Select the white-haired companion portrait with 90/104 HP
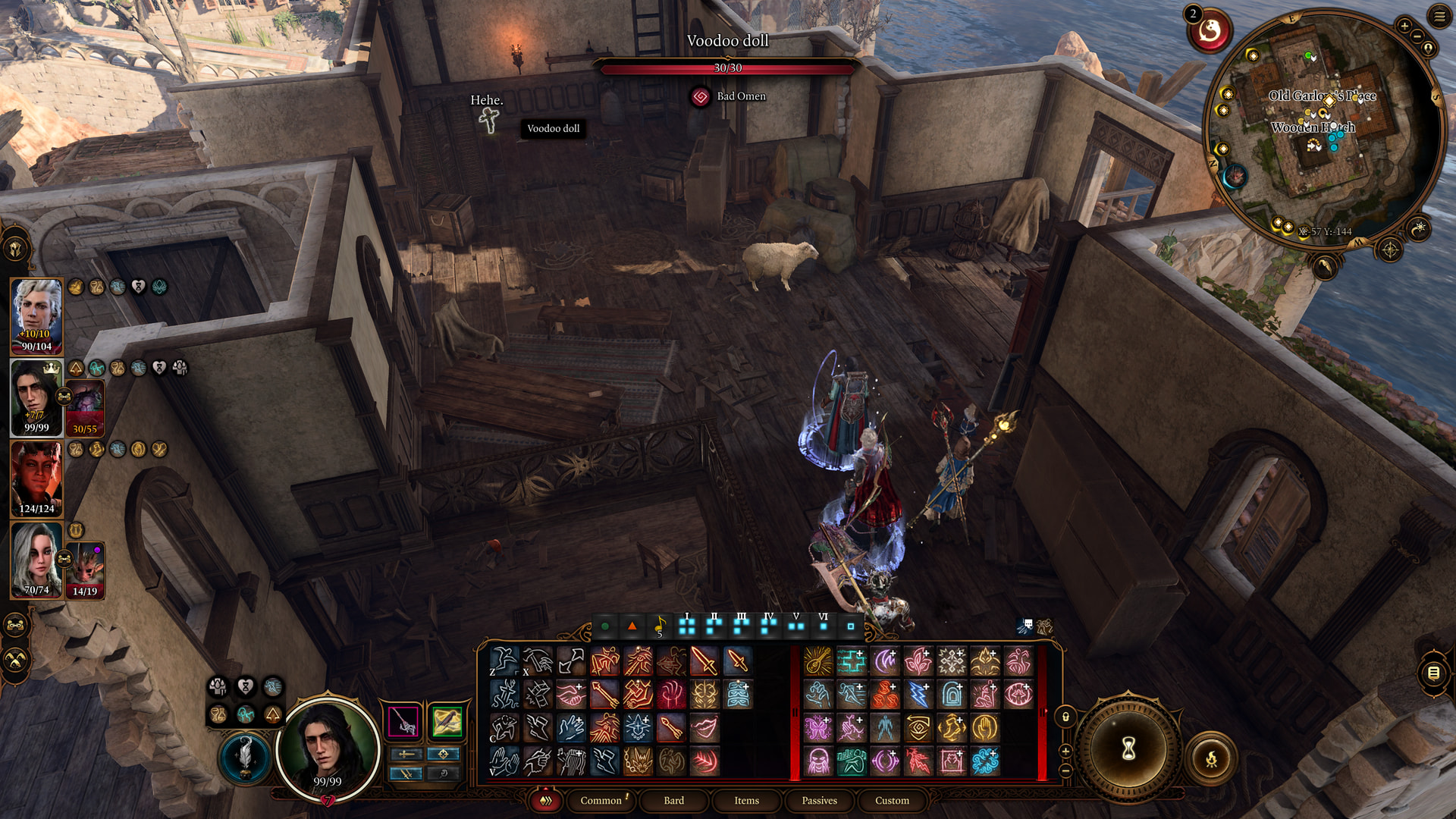The width and height of the screenshot is (1456, 819). tap(36, 315)
